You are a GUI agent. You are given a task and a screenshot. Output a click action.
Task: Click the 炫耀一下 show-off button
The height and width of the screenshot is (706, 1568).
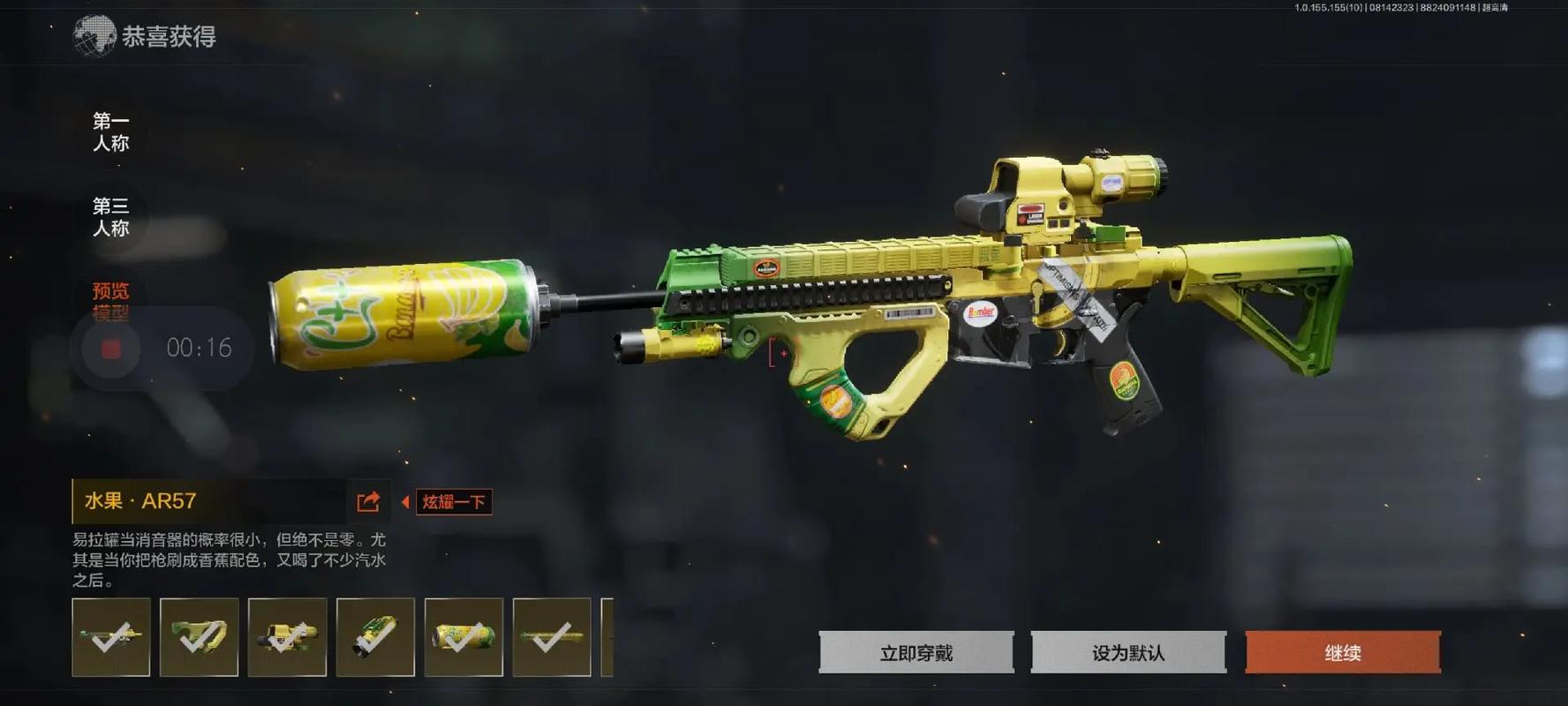[454, 502]
